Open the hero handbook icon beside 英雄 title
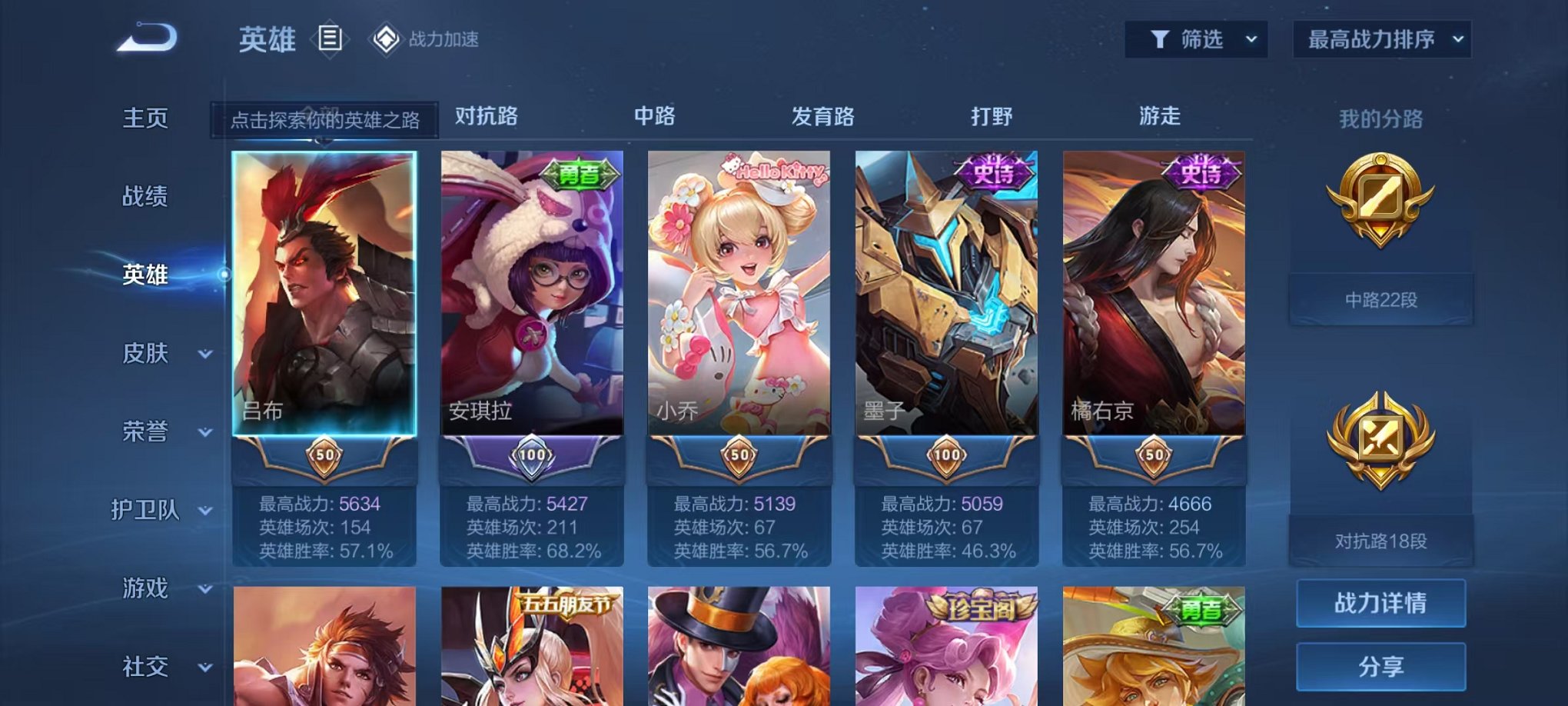This screenshot has height=706, width=1568. pos(331,38)
